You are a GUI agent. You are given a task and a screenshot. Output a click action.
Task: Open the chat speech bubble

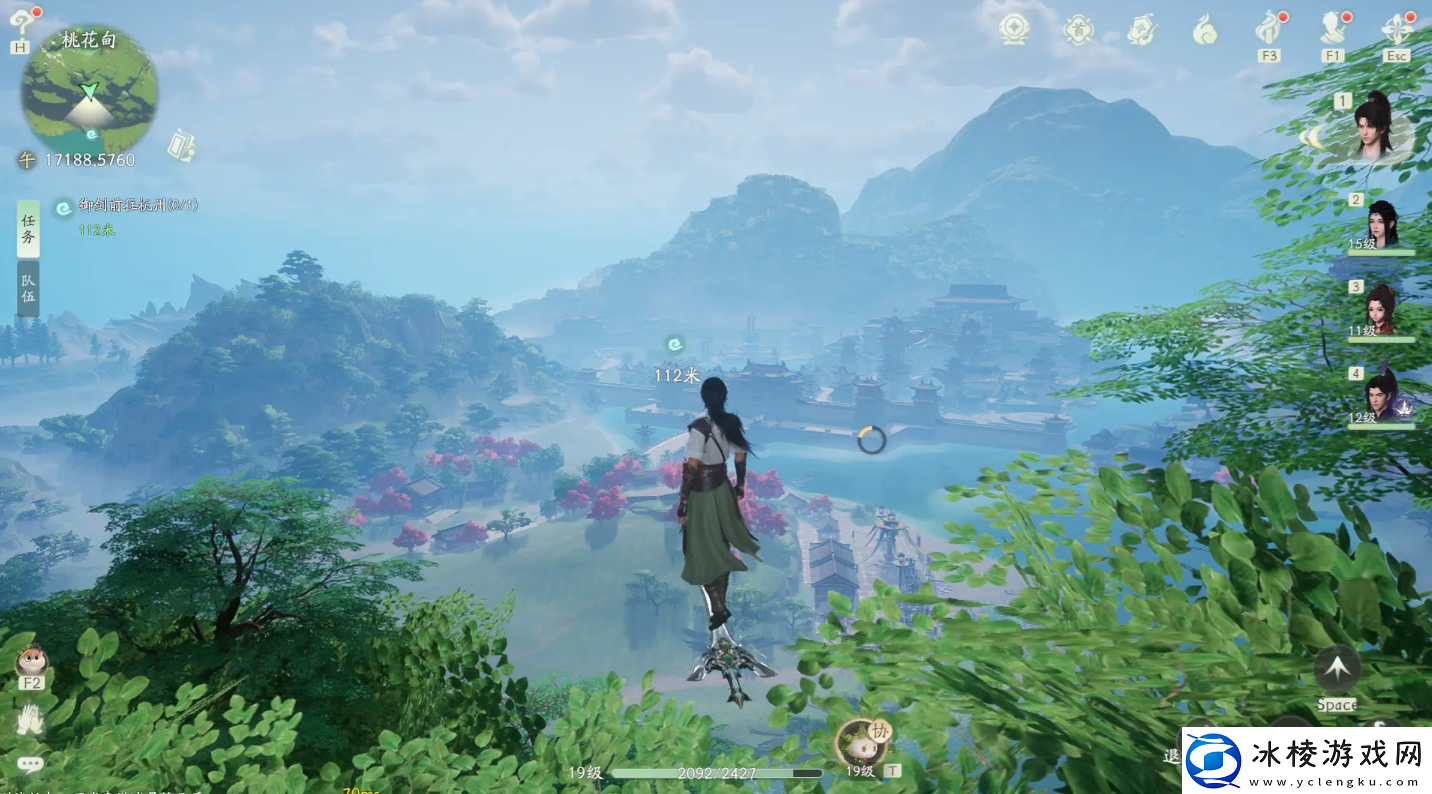[x=30, y=764]
